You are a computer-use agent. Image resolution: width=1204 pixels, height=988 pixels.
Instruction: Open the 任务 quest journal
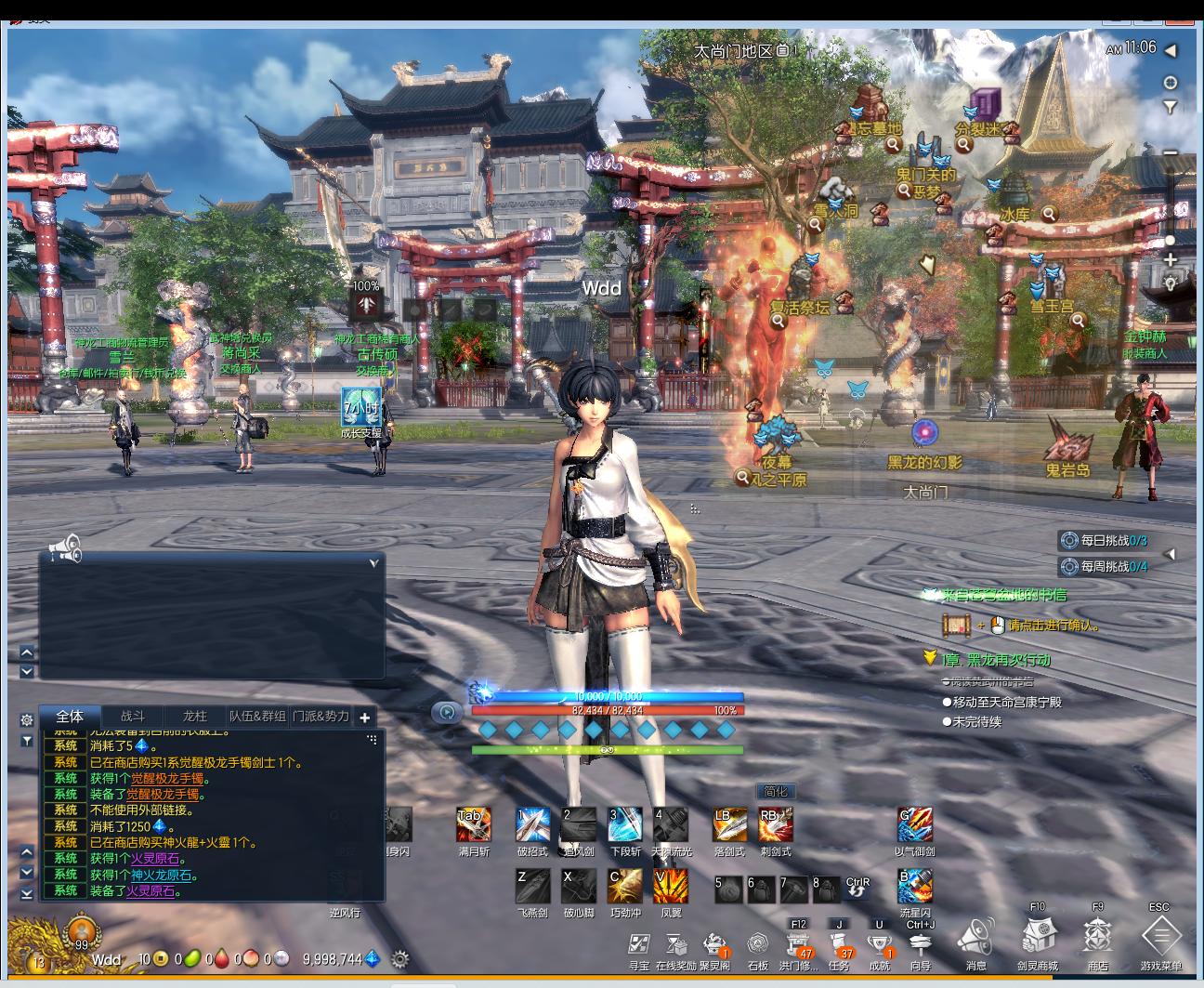pos(839,944)
